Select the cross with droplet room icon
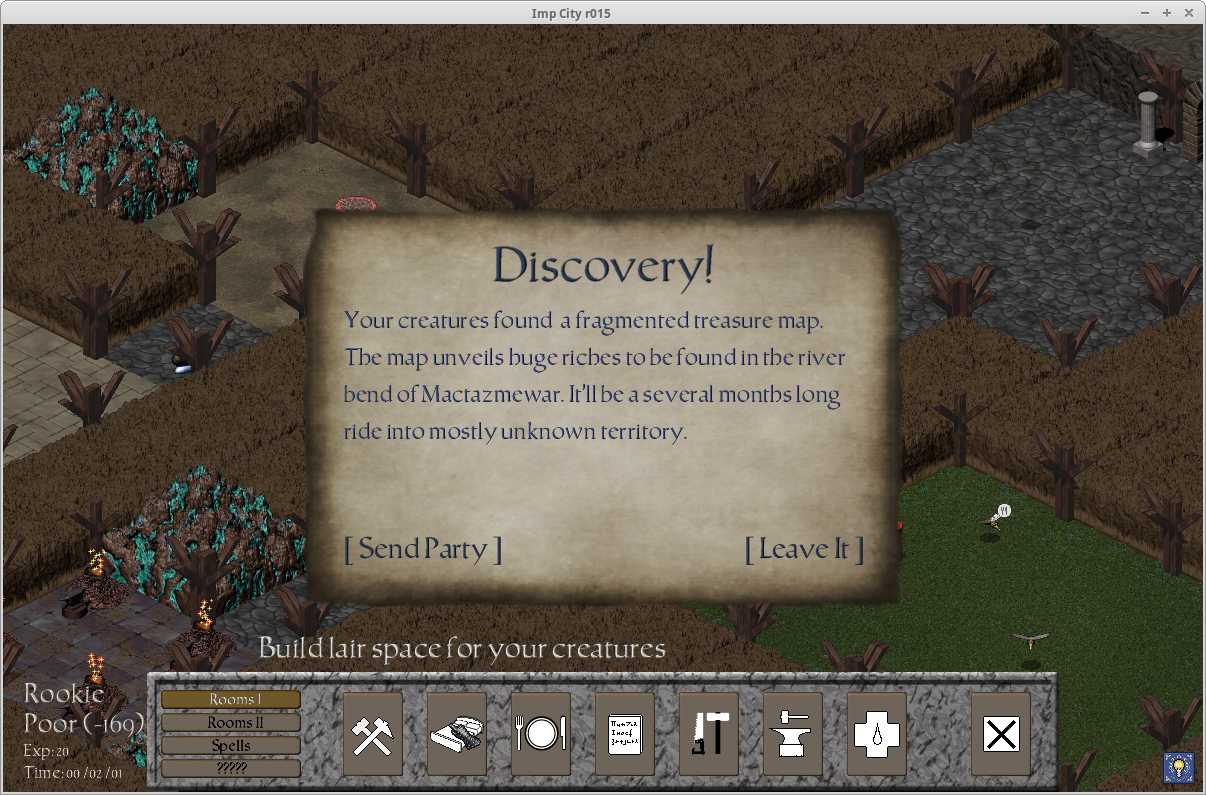 (877, 734)
